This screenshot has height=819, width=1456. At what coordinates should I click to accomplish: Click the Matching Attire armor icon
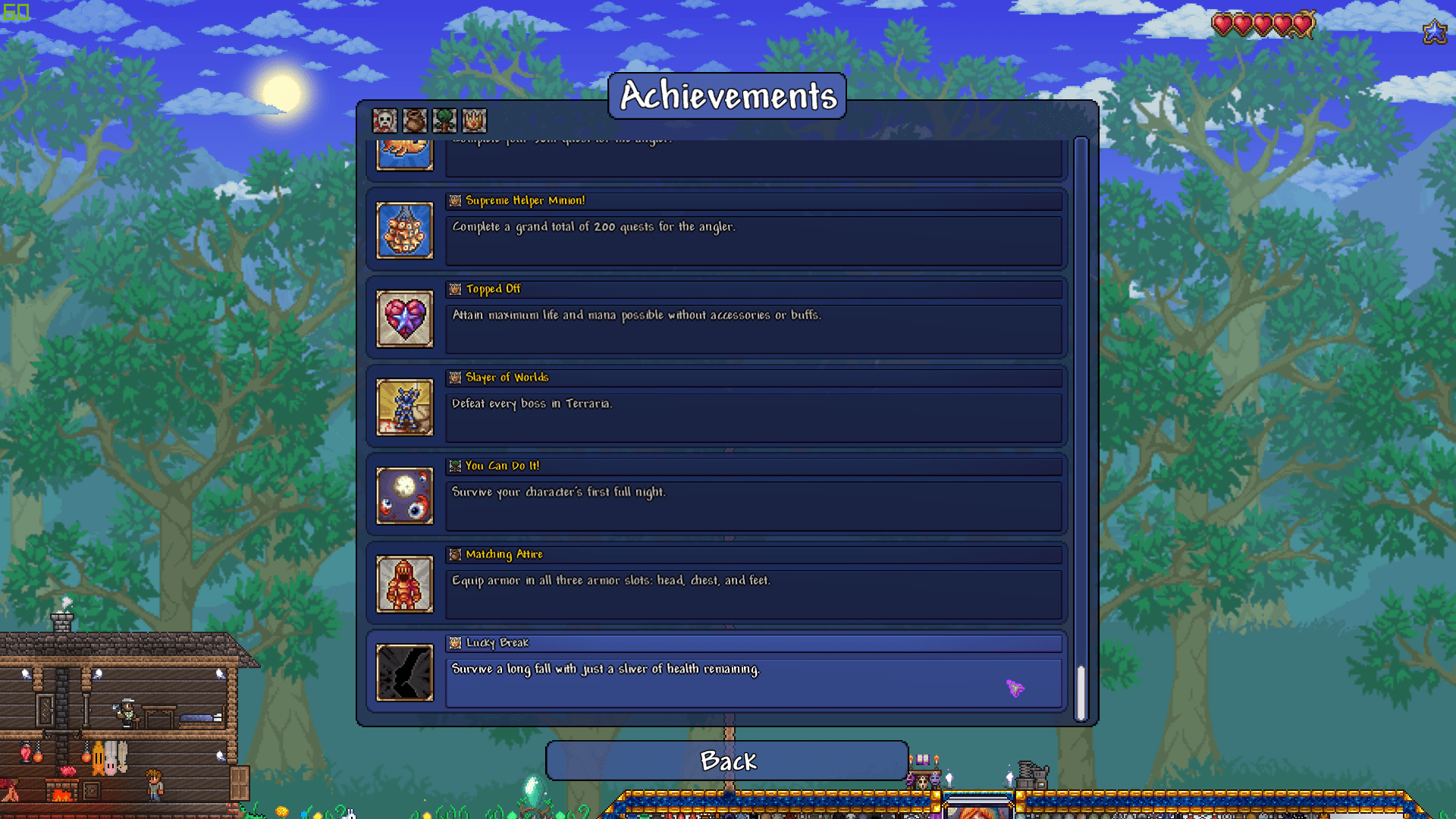point(404,584)
